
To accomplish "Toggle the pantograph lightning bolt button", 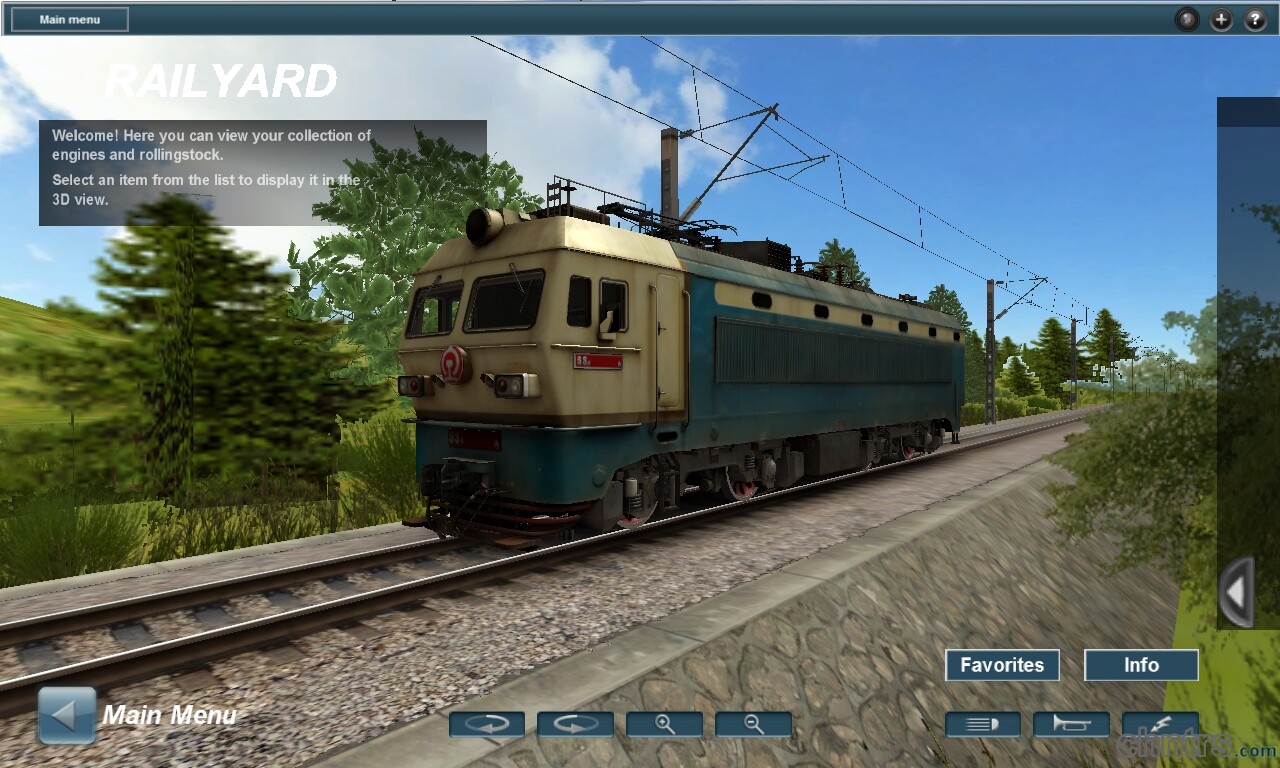I will (1160, 724).
